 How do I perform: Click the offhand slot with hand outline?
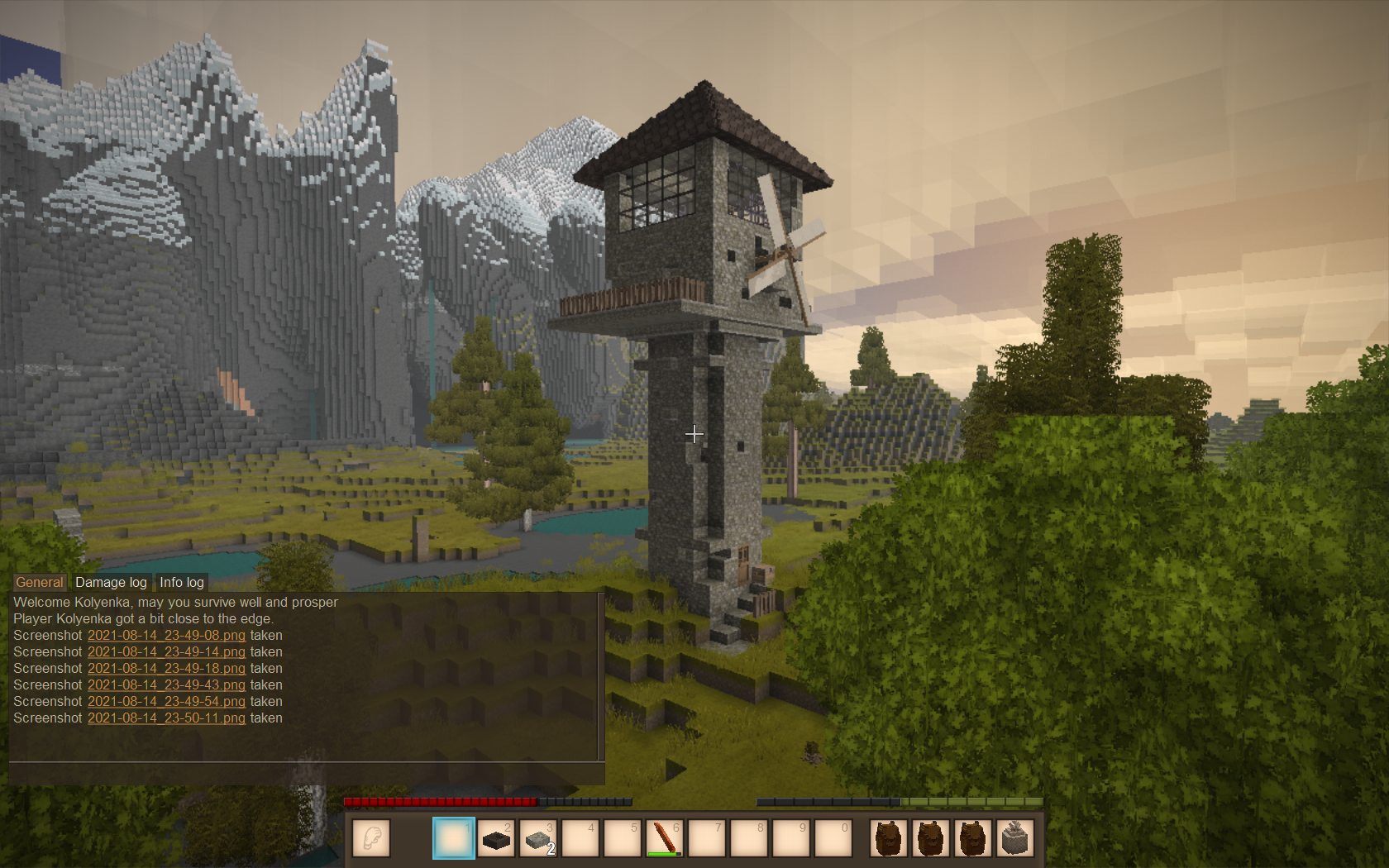371,838
